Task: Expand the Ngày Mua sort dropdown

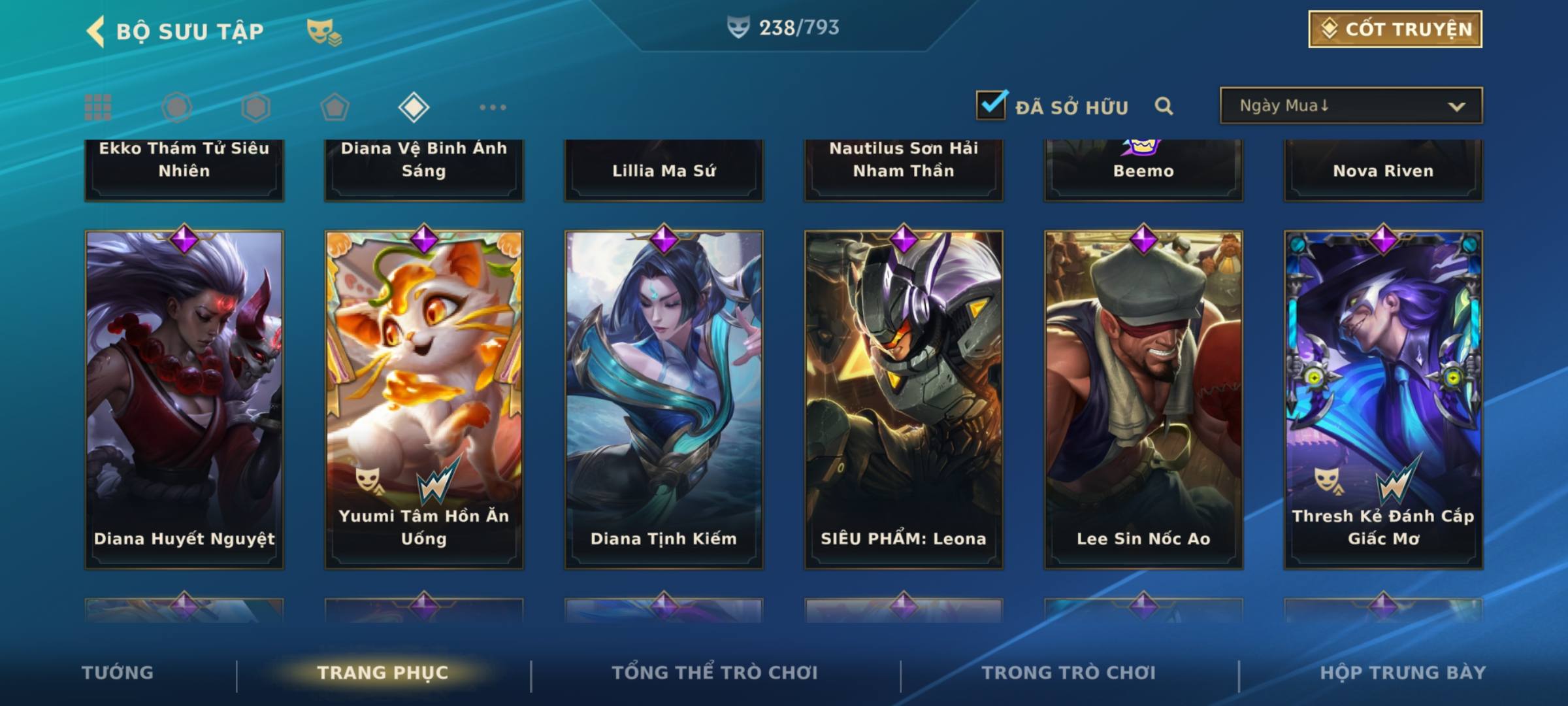Action: [x=1351, y=106]
